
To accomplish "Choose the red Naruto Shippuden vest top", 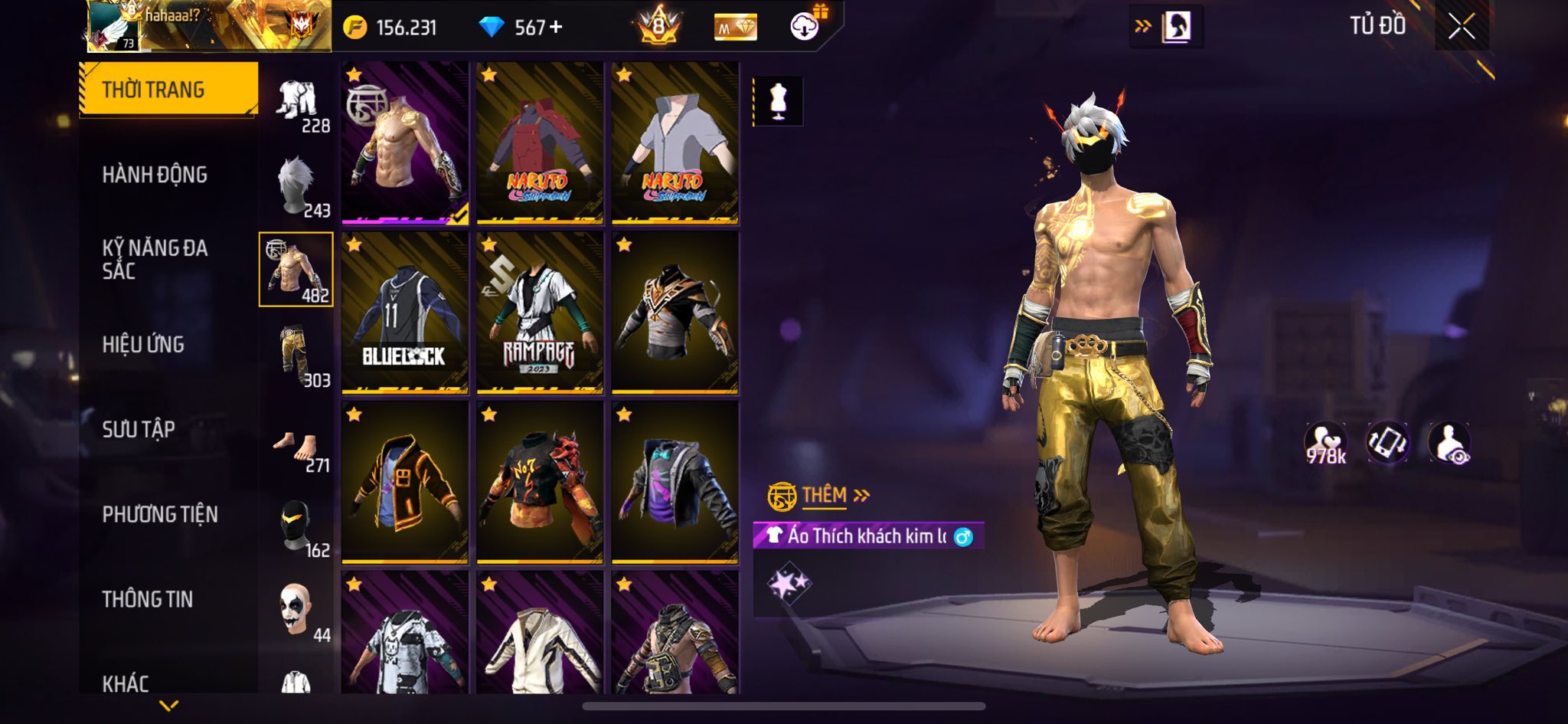I will tap(540, 144).
